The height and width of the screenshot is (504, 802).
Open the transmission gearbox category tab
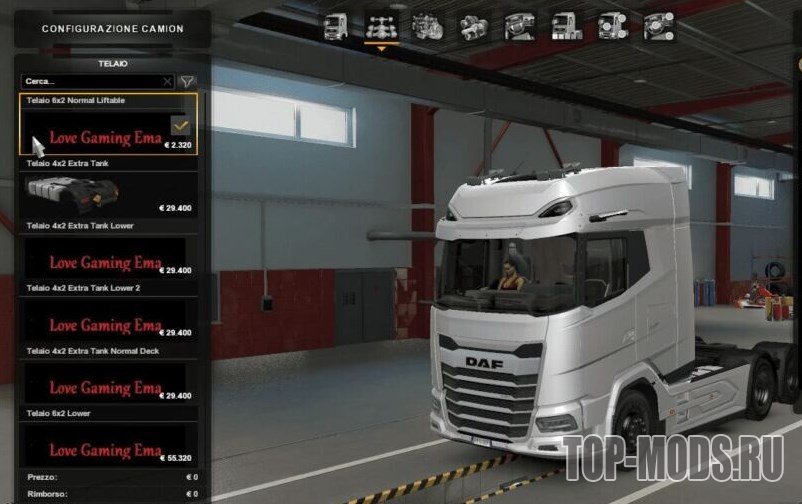coord(470,28)
